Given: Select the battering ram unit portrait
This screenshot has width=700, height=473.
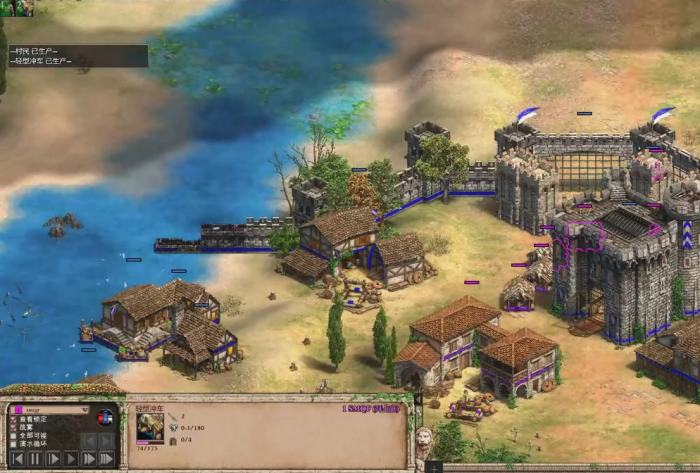Looking at the screenshot, I should pos(150,427).
